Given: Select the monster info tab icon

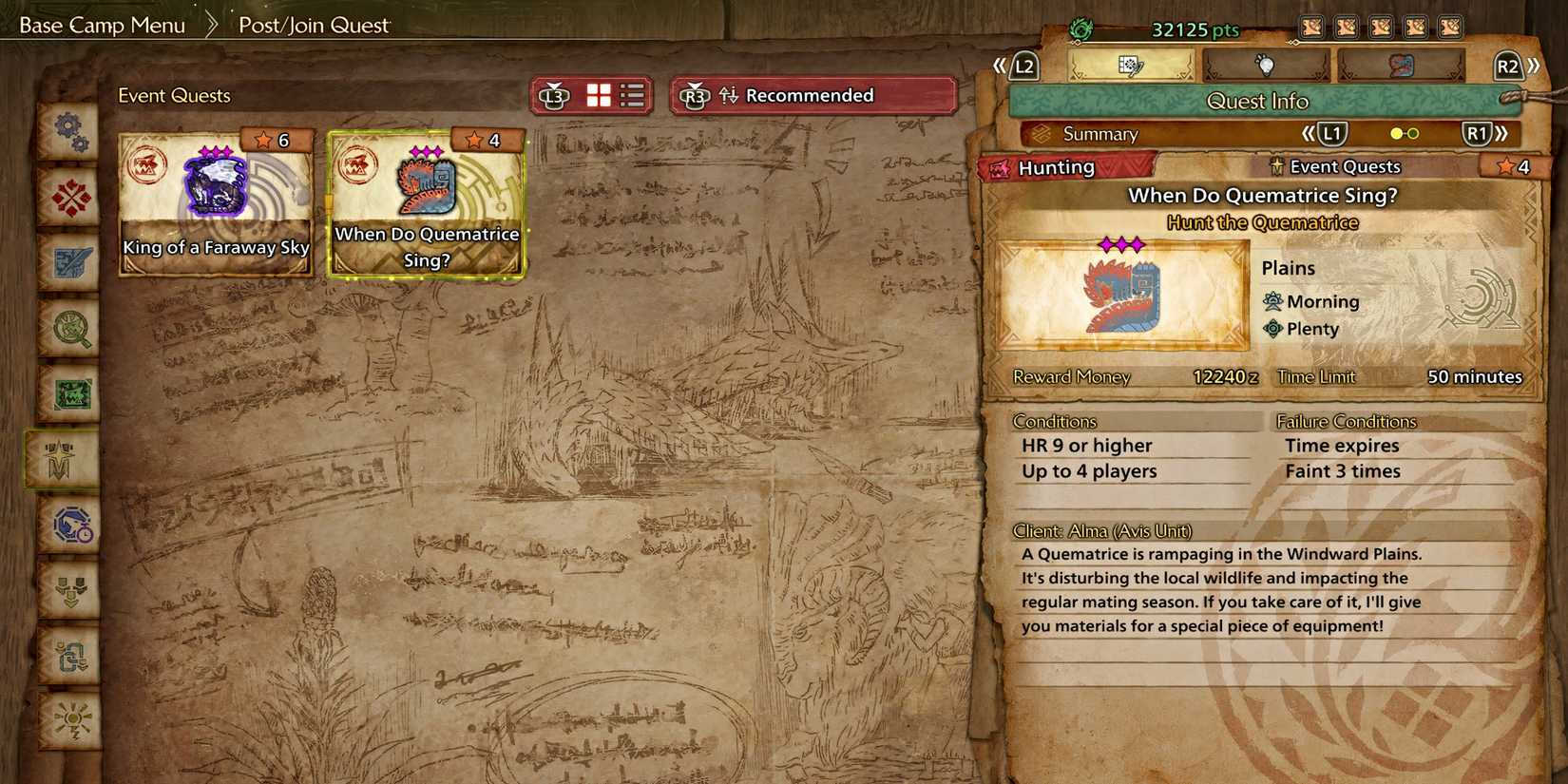Looking at the screenshot, I should 1403,67.
